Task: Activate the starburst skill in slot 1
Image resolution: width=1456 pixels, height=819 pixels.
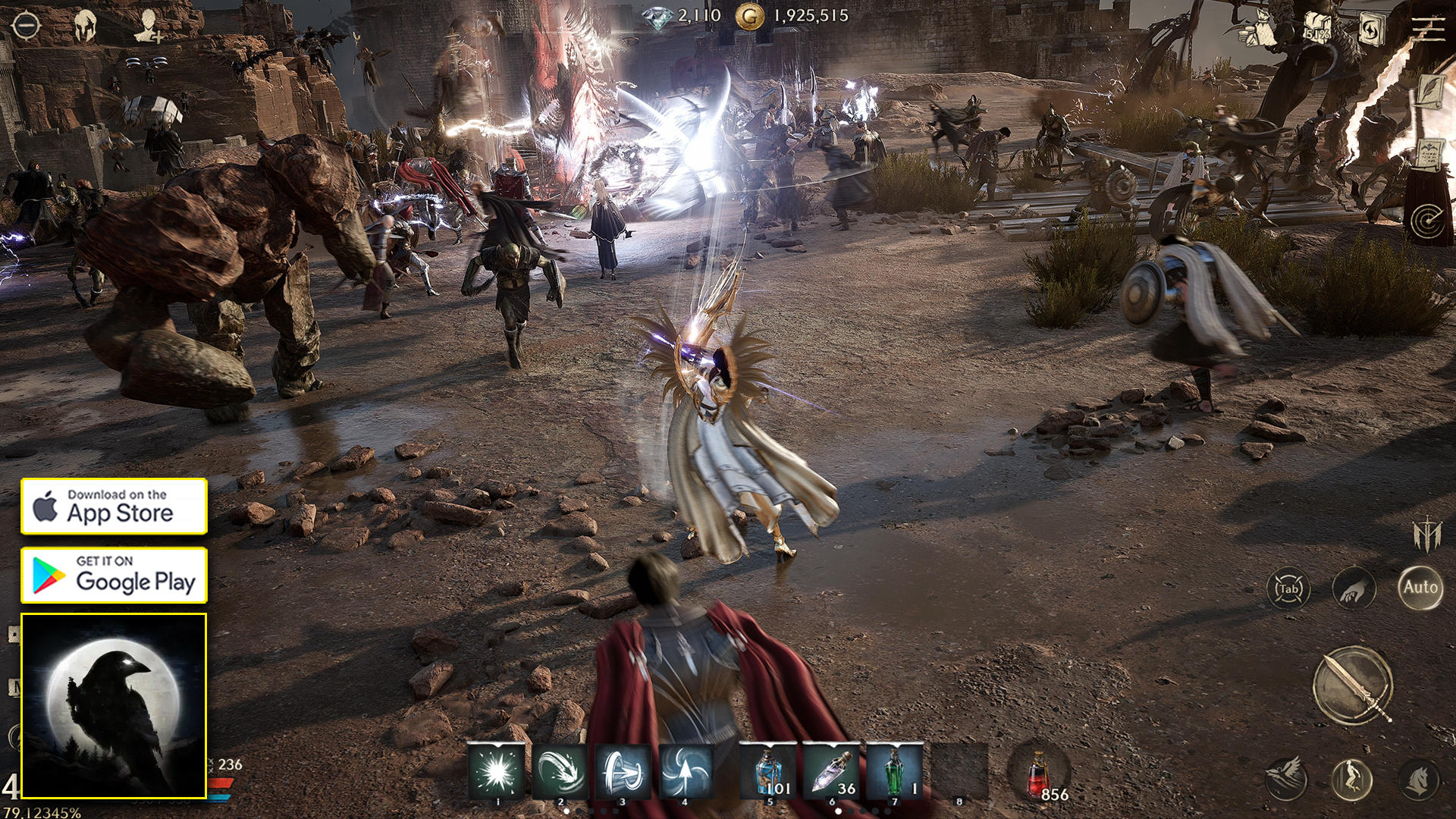Action: pyautogui.click(x=497, y=772)
